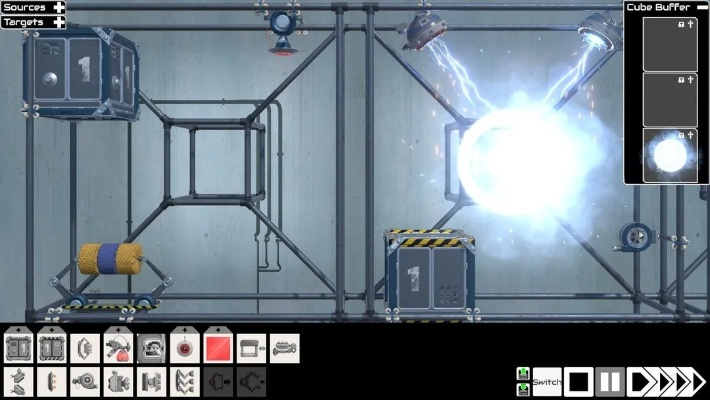This screenshot has height=400, width=710.
Task: Select the glowing energy orb buffer slot
Action: click(669, 155)
